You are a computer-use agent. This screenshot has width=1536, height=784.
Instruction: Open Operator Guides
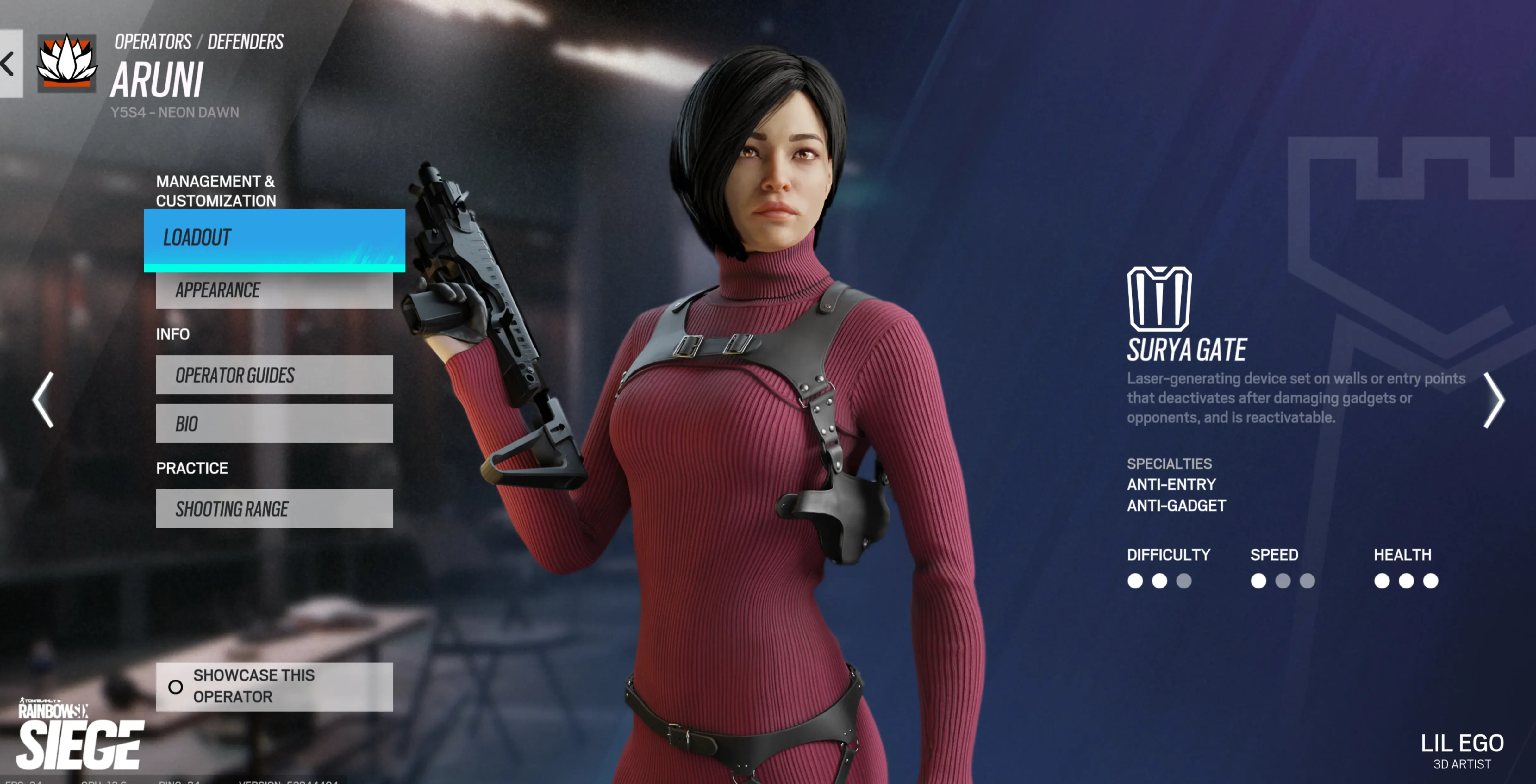coord(274,375)
